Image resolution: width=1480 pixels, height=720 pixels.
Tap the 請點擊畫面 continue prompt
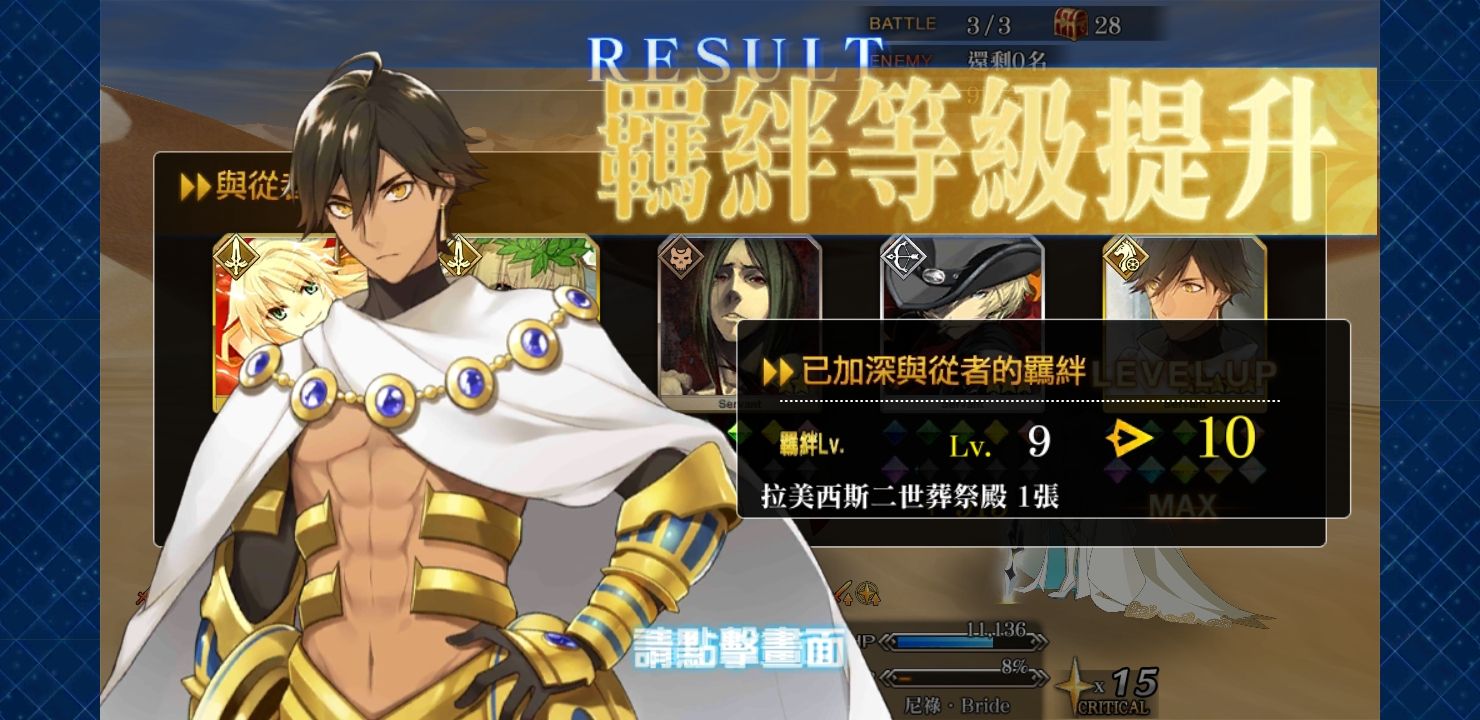coord(740,649)
